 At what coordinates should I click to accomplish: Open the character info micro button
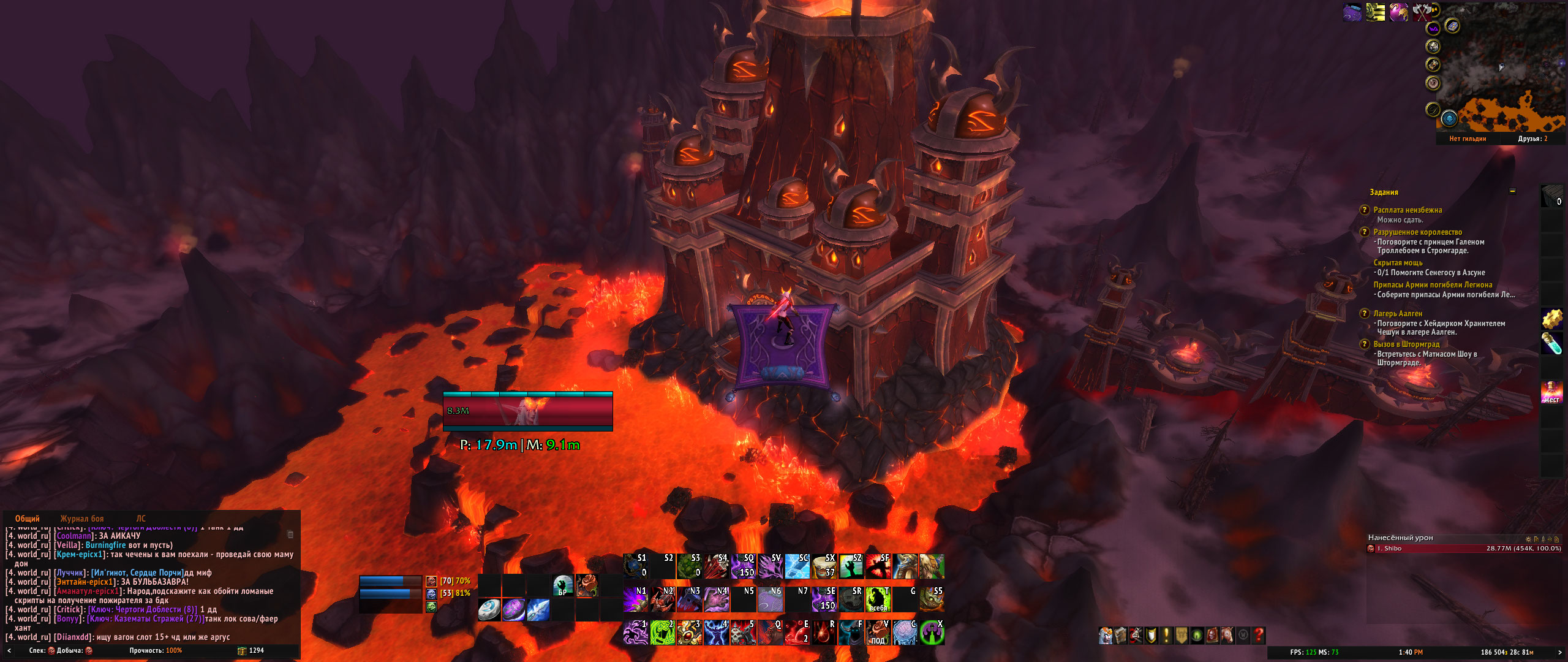pos(1106,635)
